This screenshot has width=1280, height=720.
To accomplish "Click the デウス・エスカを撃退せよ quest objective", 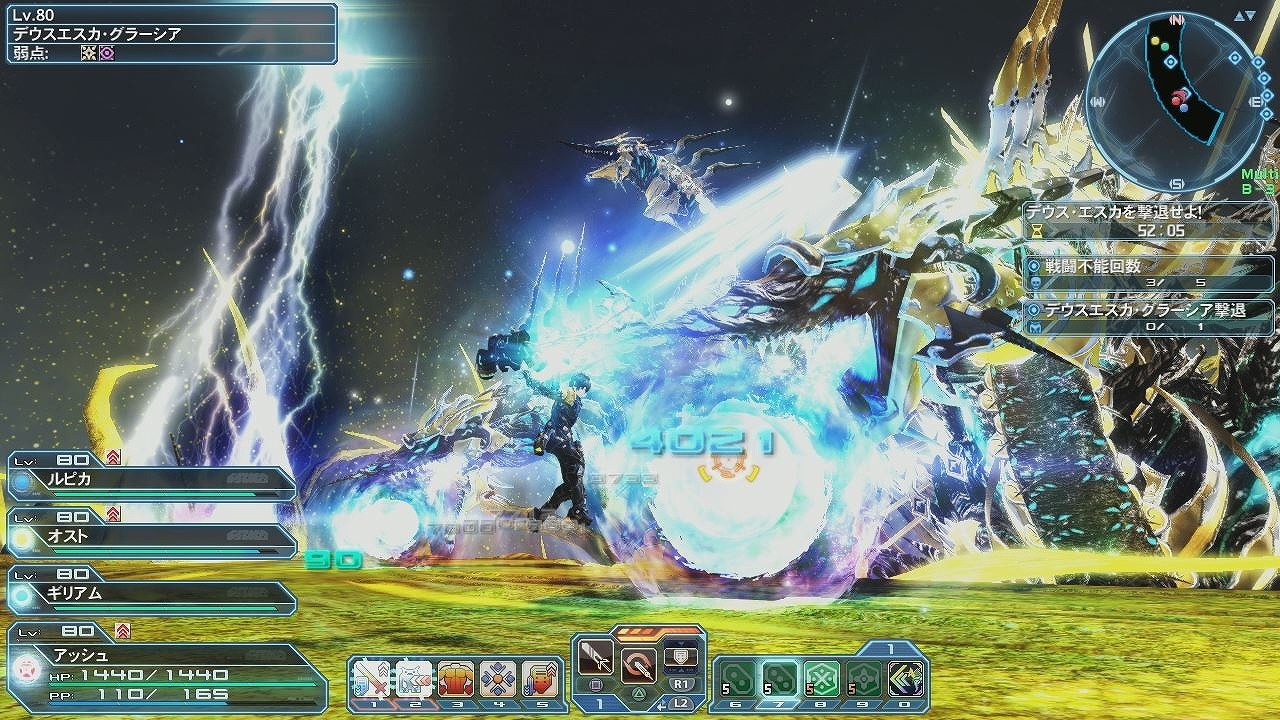I will pyautogui.click(x=1148, y=221).
